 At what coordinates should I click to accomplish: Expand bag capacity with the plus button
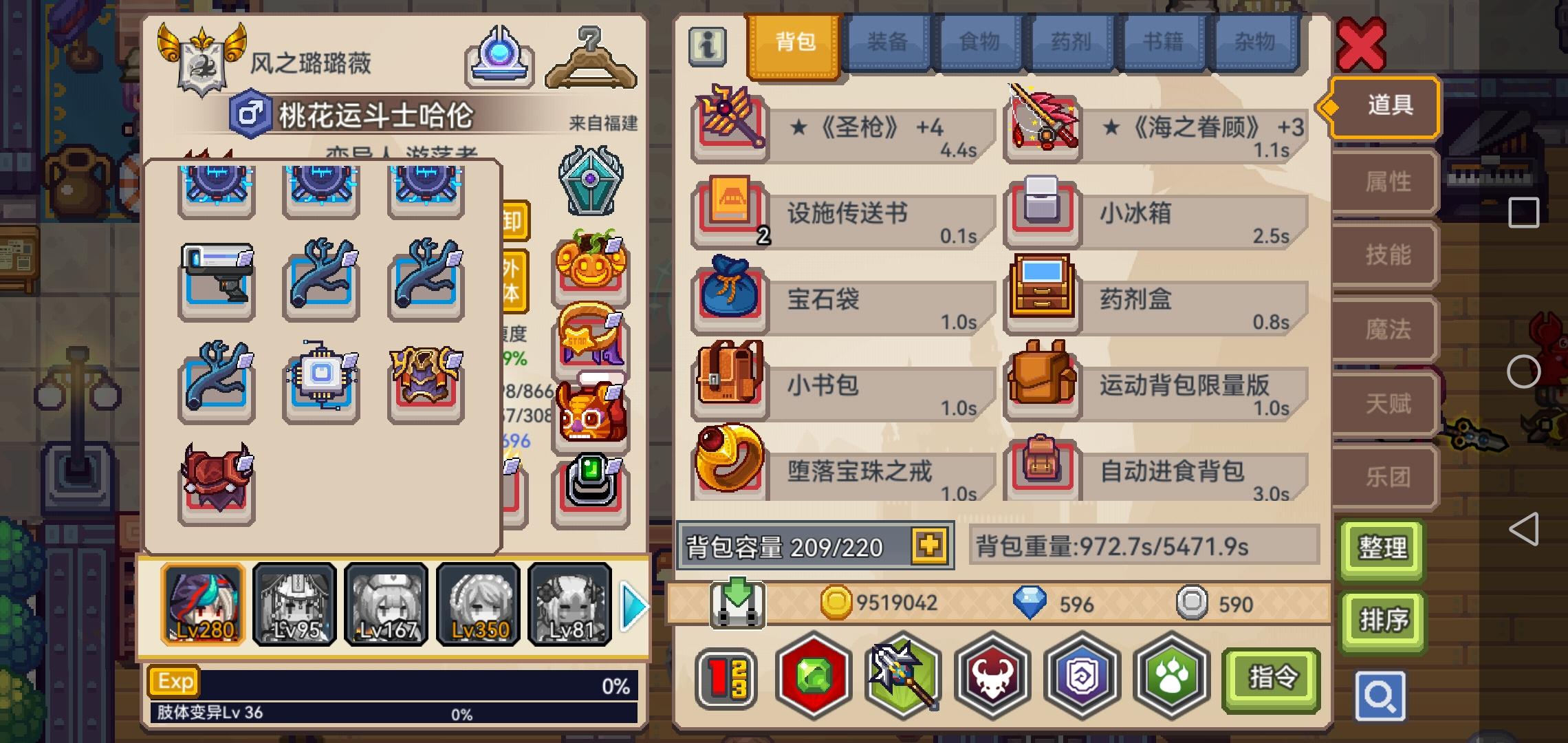pos(929,546)
